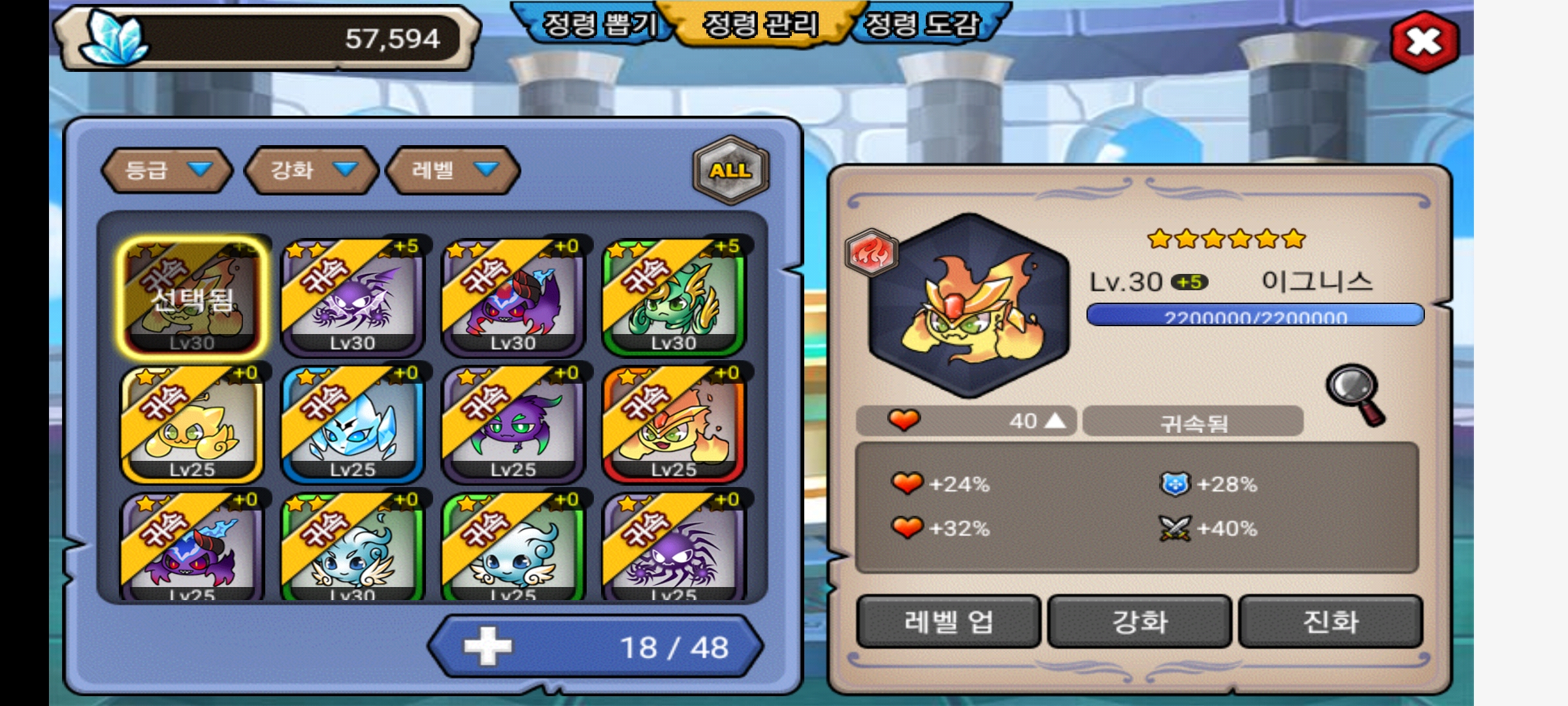The width and height of the screenshot is (1568, 706).
Task: Click the 강화 enhance button
Action: [1140, 621]
